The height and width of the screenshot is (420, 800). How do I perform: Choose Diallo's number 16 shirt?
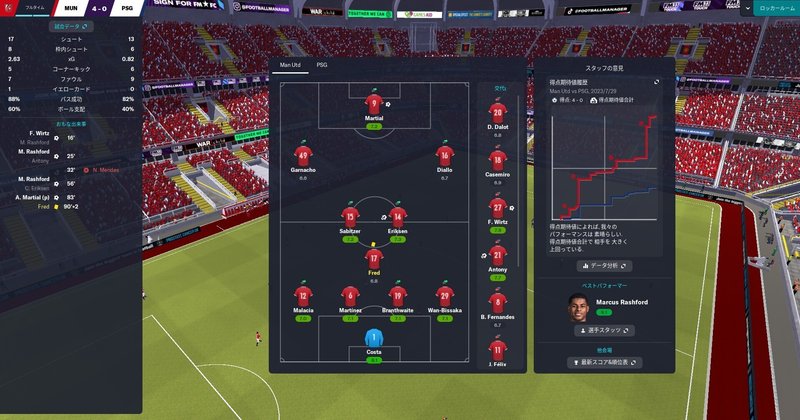(x=444, y=154)
